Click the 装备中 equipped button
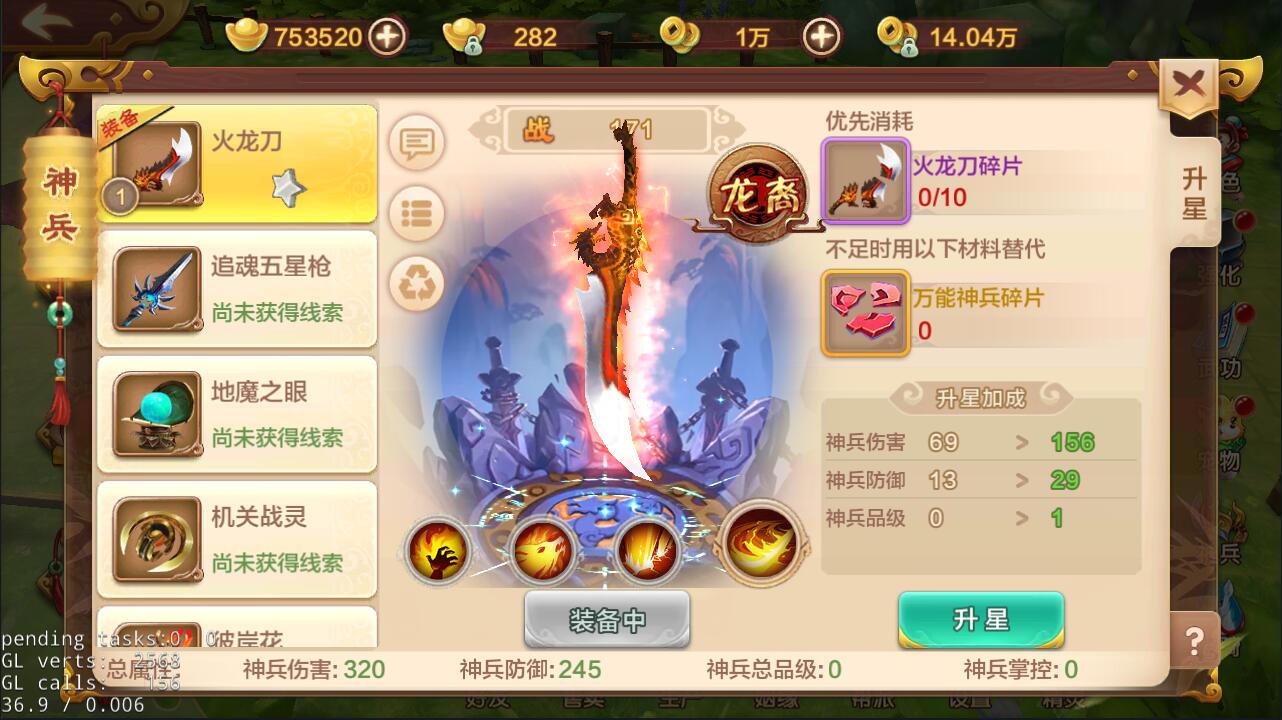The height and width of the screenshot is (720, 1282). pyautogui.click(x=605, y=619)
